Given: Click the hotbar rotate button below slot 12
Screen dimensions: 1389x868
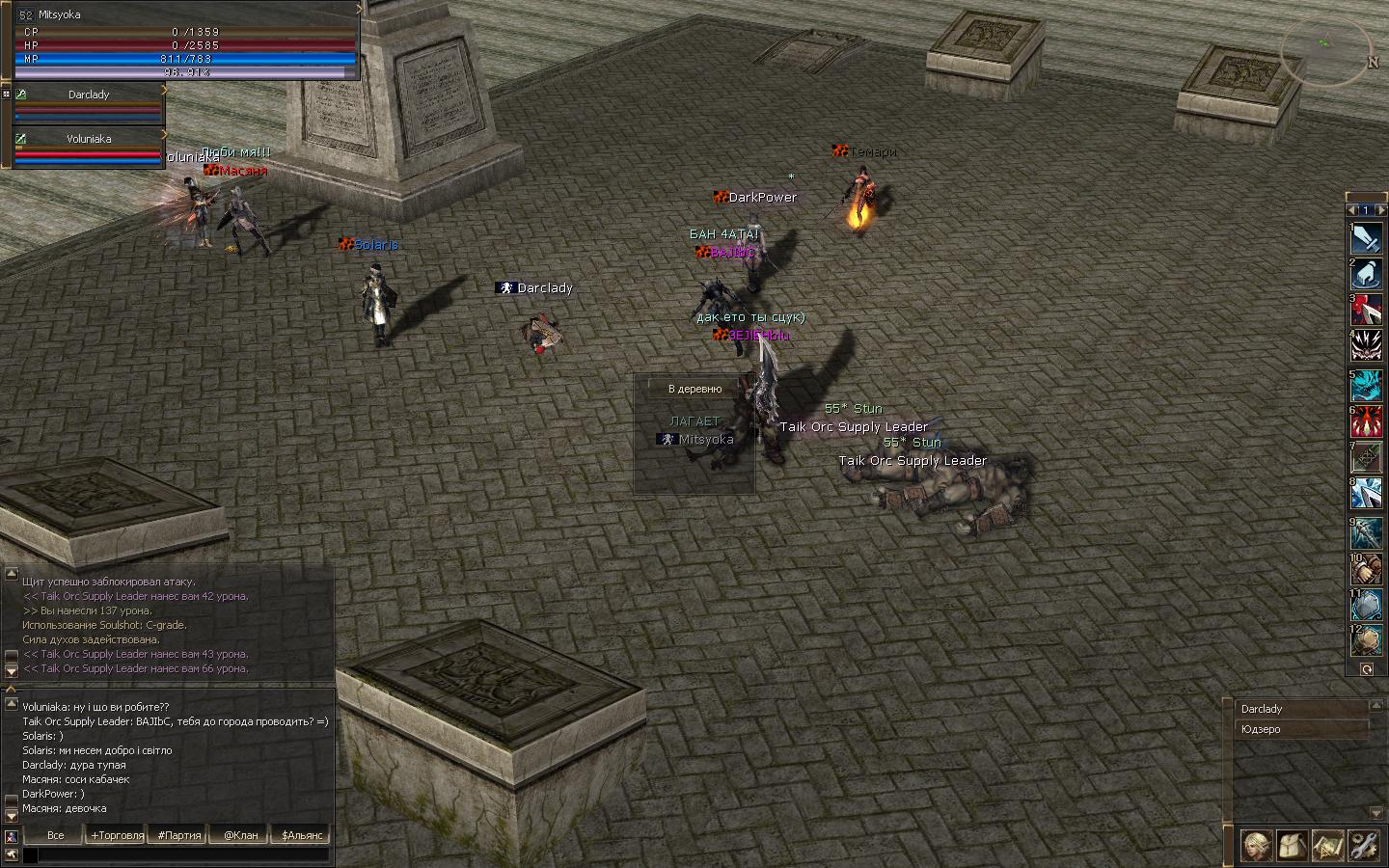Looking at the screenshot, I should point(1367,668).
